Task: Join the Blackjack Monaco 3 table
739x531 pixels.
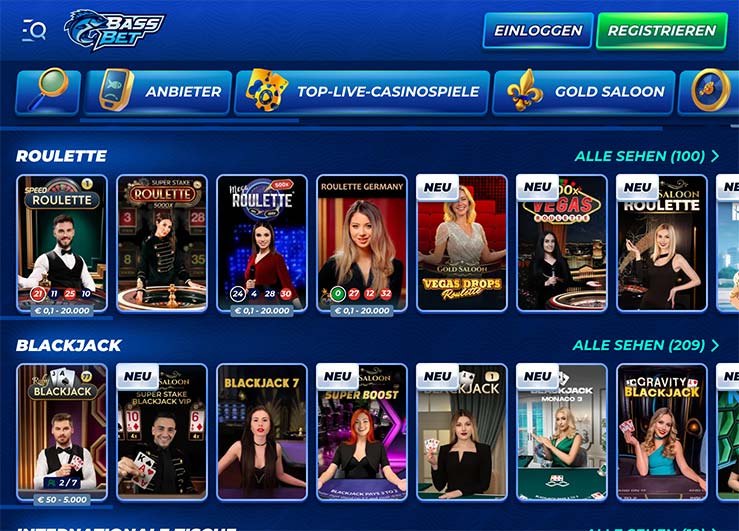Action: coord(562,432)
